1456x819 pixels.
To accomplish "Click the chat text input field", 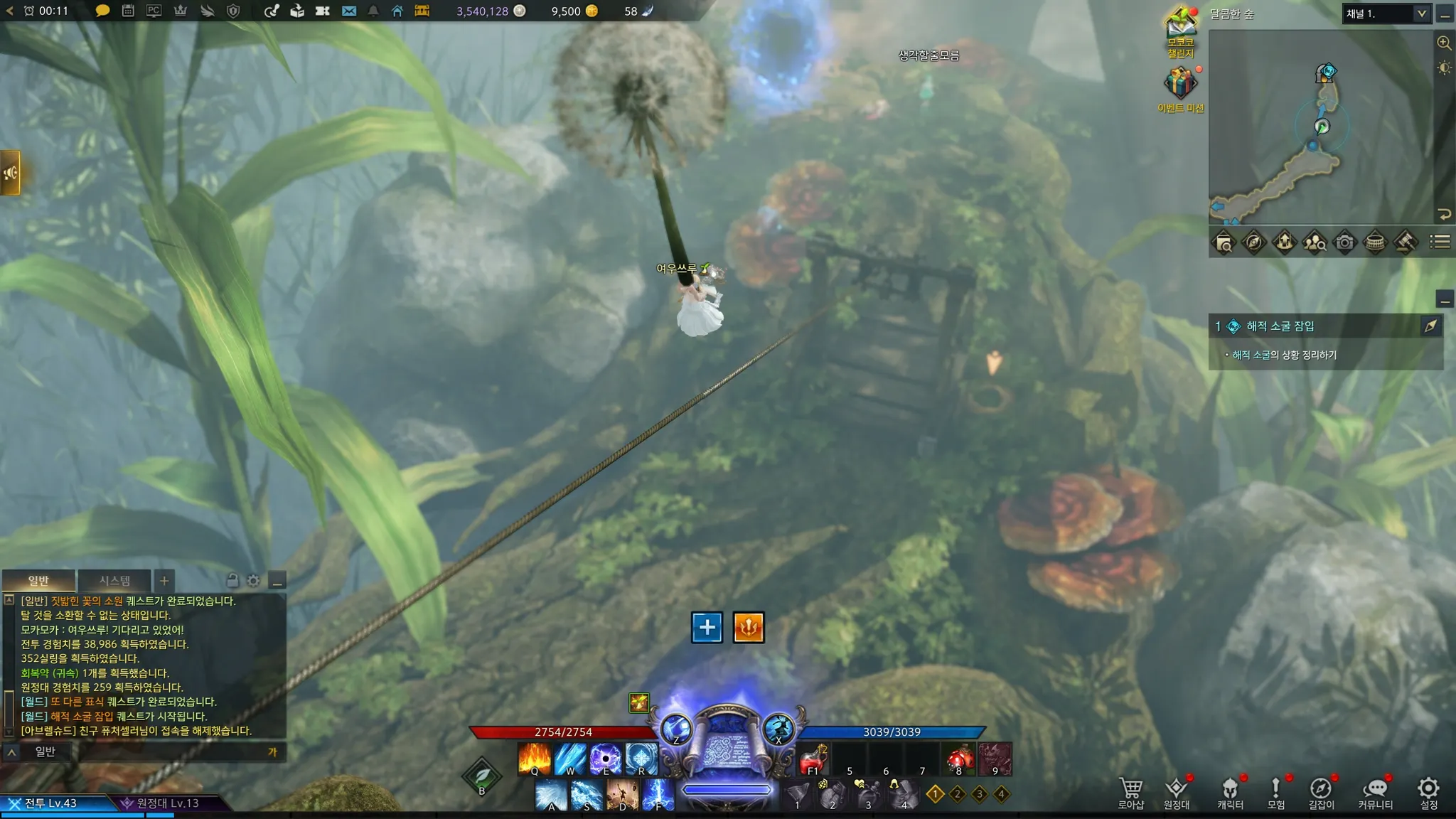I will pos(171,751).
